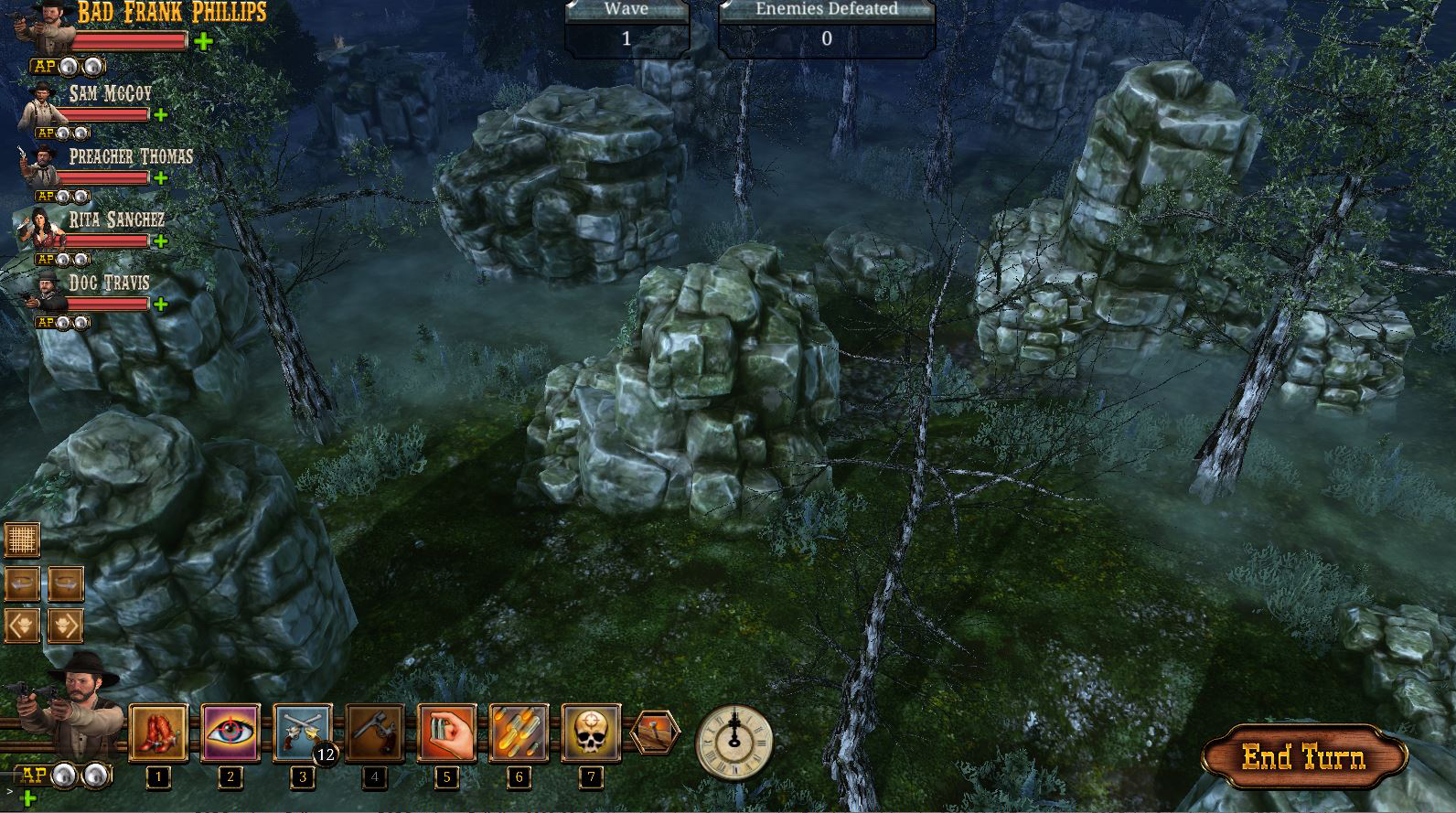Viewport: 1456px width, 813px height.
Task: Switch to the next cowboy
Action: point(65,626)
